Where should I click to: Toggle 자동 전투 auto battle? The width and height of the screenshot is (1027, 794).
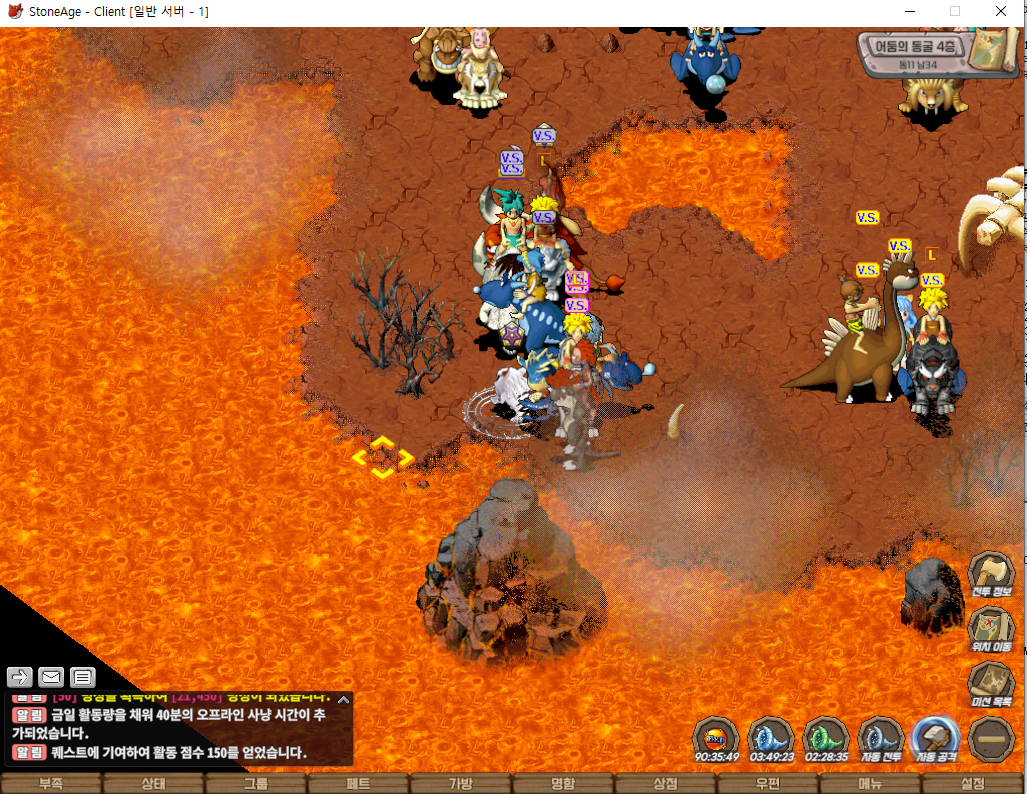tap(881, 739)
